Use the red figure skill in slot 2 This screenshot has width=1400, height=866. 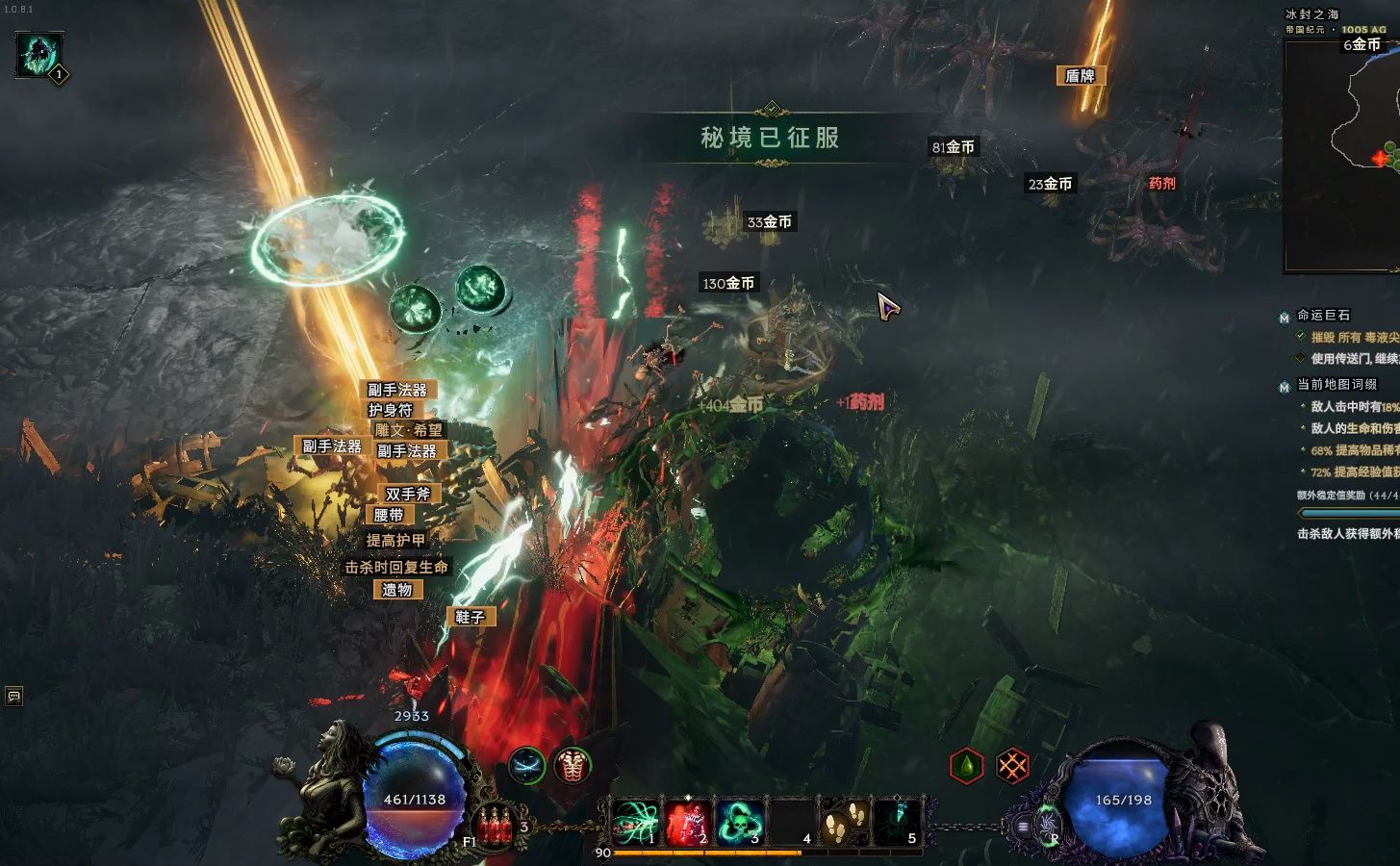click(x=687, y=823)
